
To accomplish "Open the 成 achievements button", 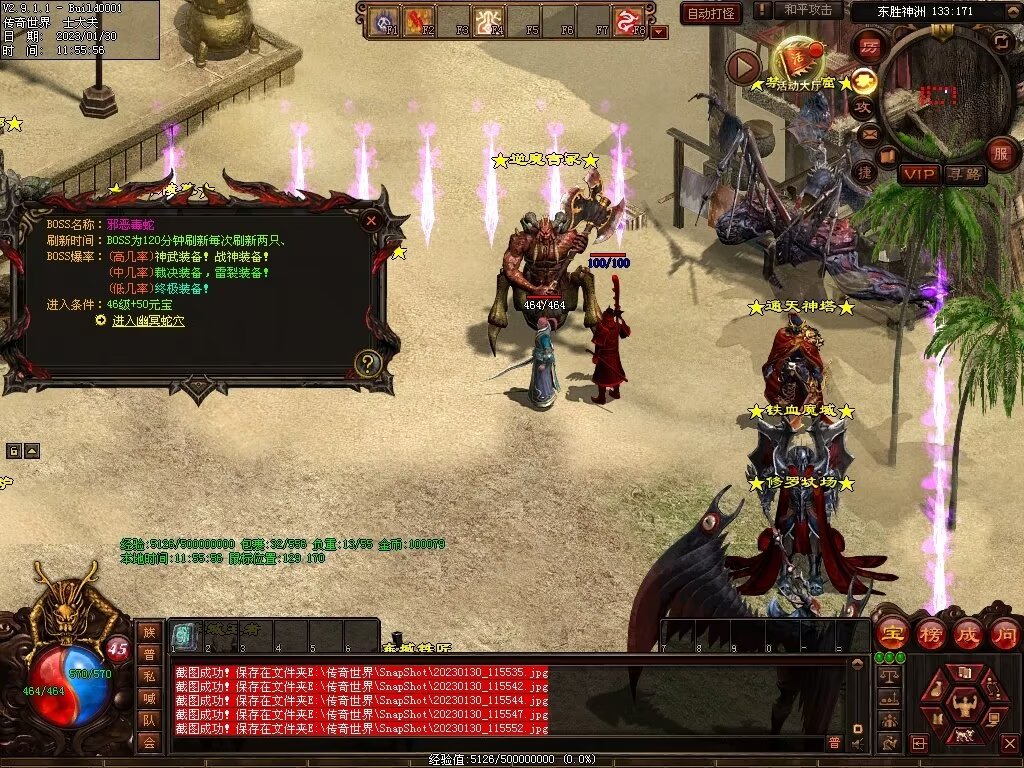I will [967, 634].
